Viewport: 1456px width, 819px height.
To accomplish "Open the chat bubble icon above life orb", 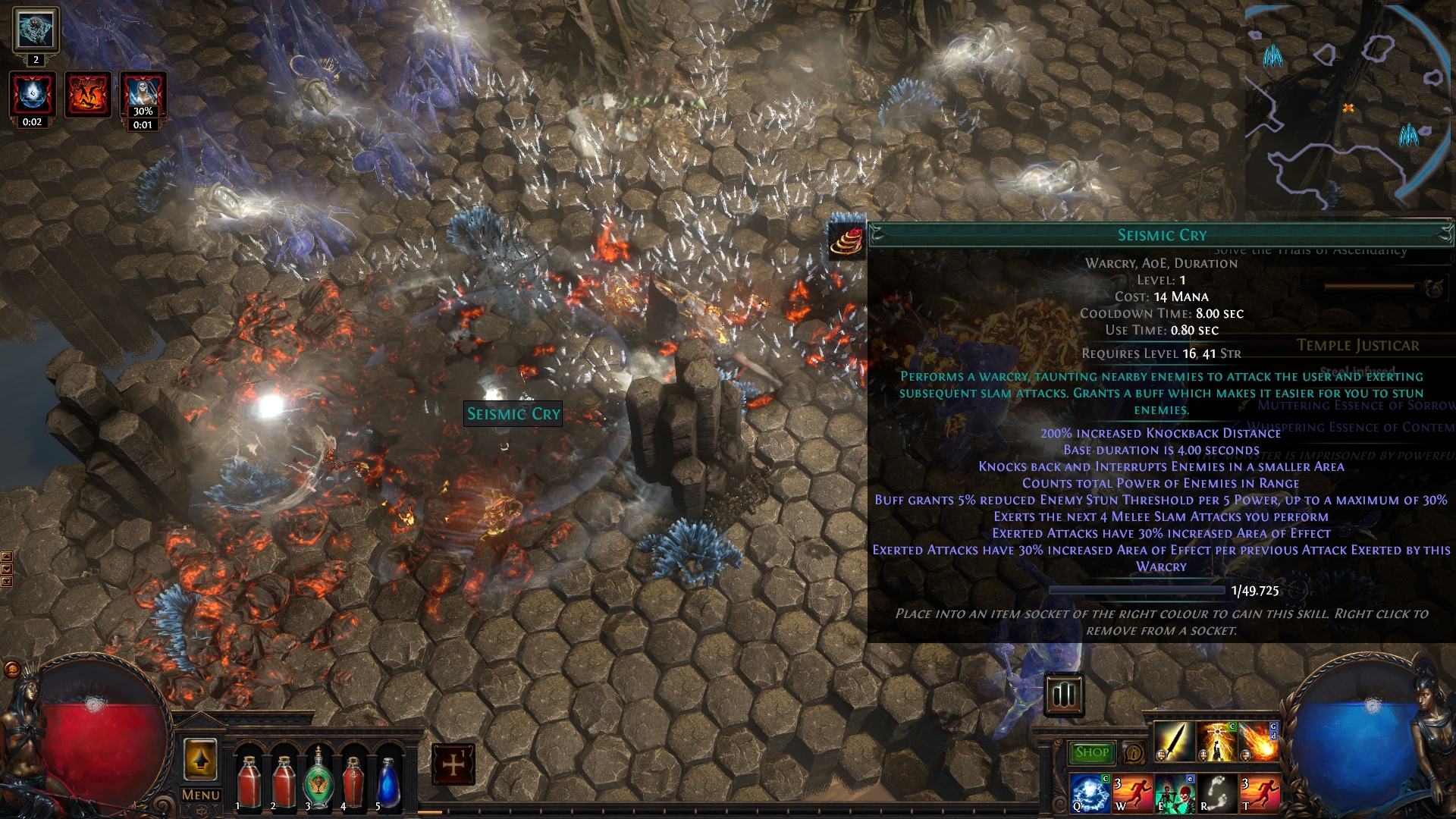I will 12,670.
